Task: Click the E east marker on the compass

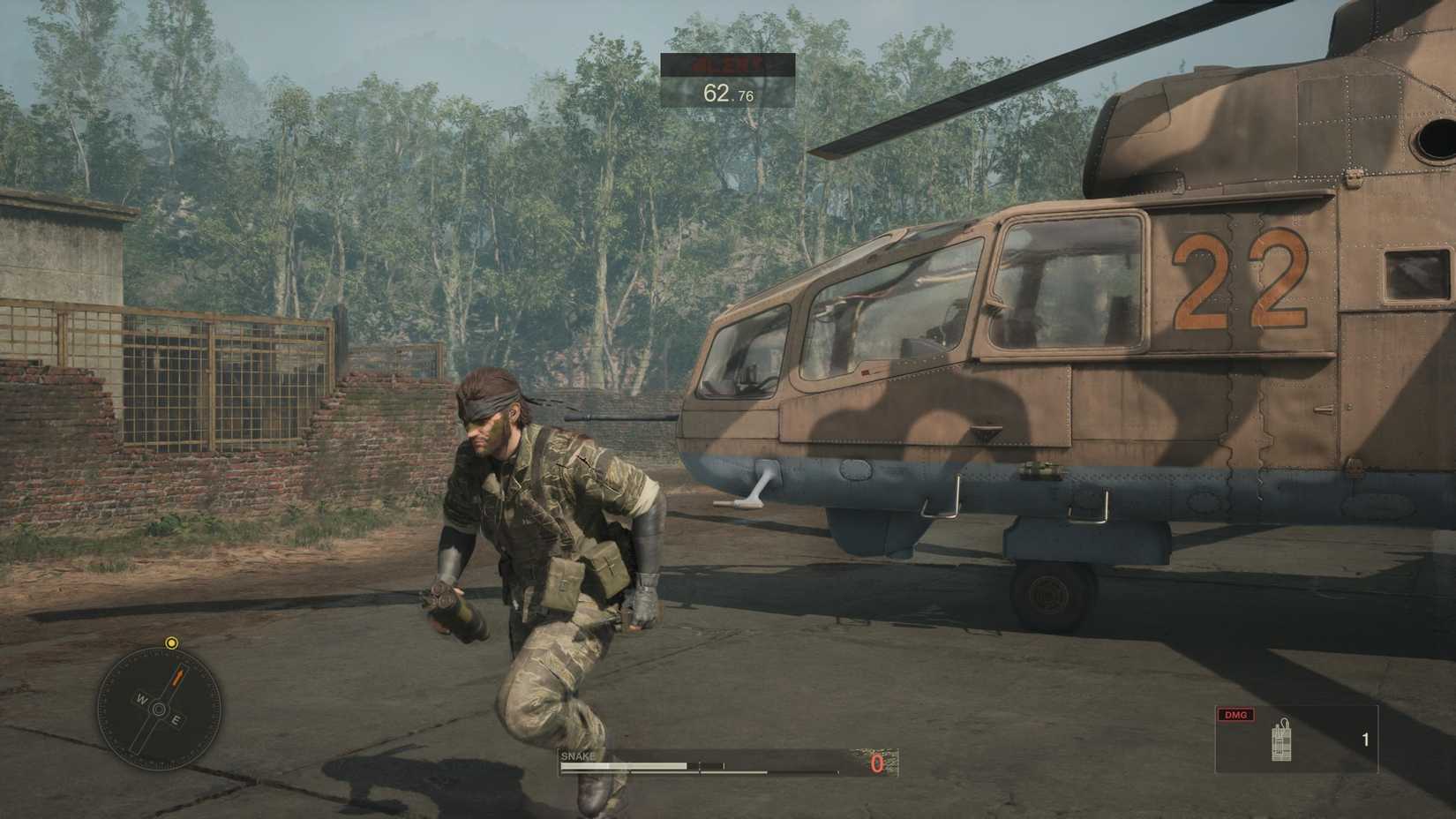Action: (x=176, y=719)
